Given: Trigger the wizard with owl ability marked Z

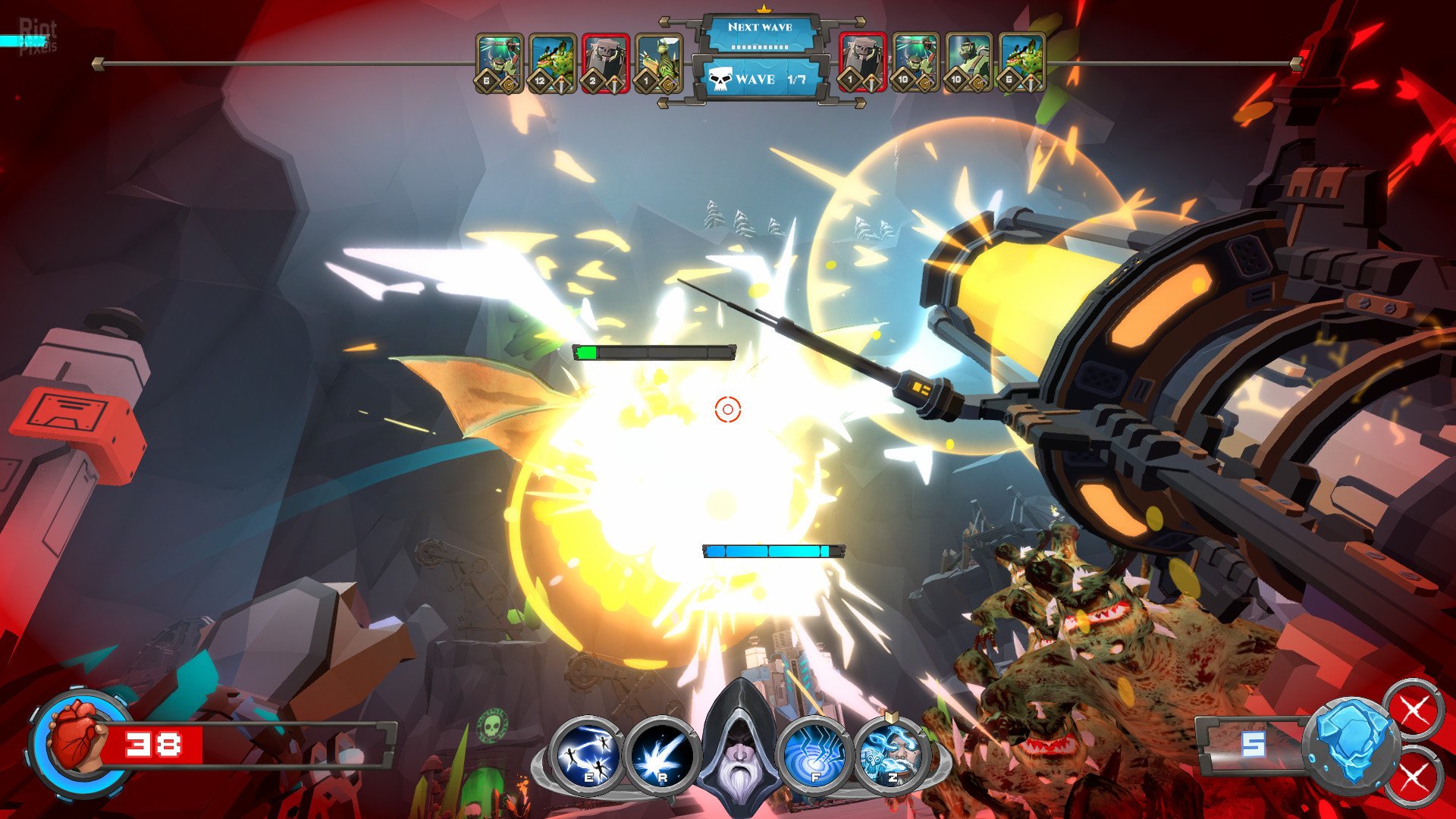Looking at the screenshot, I should [892, 752].
